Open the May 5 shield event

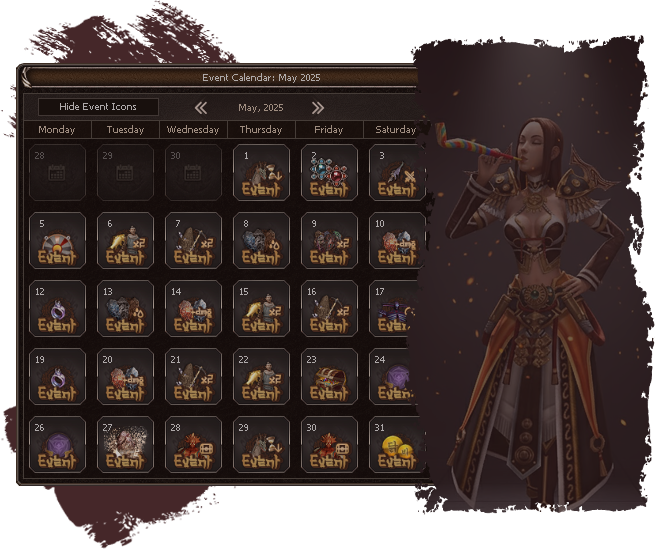pyautogui.click(x=57, y=240)
